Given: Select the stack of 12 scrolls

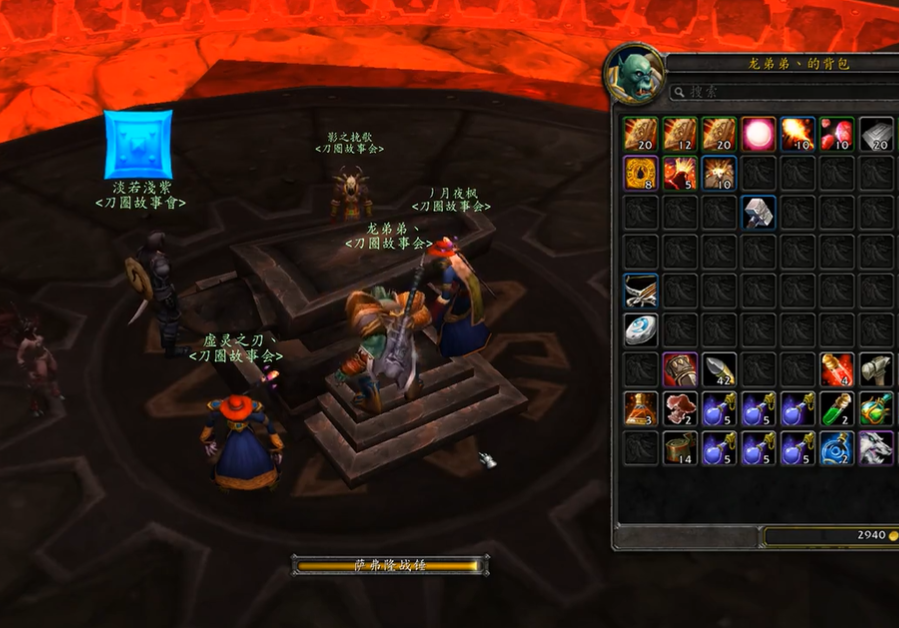Looking at the screenshot, I should (x=680, y=133).
